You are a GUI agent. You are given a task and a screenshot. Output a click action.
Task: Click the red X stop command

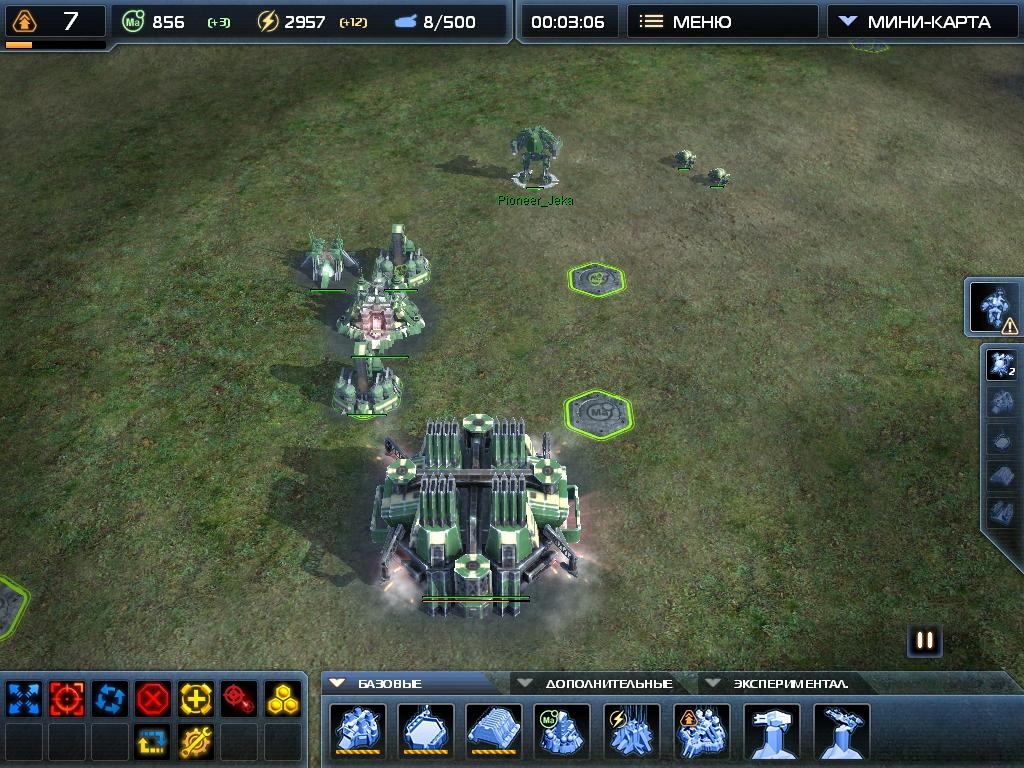153,698
